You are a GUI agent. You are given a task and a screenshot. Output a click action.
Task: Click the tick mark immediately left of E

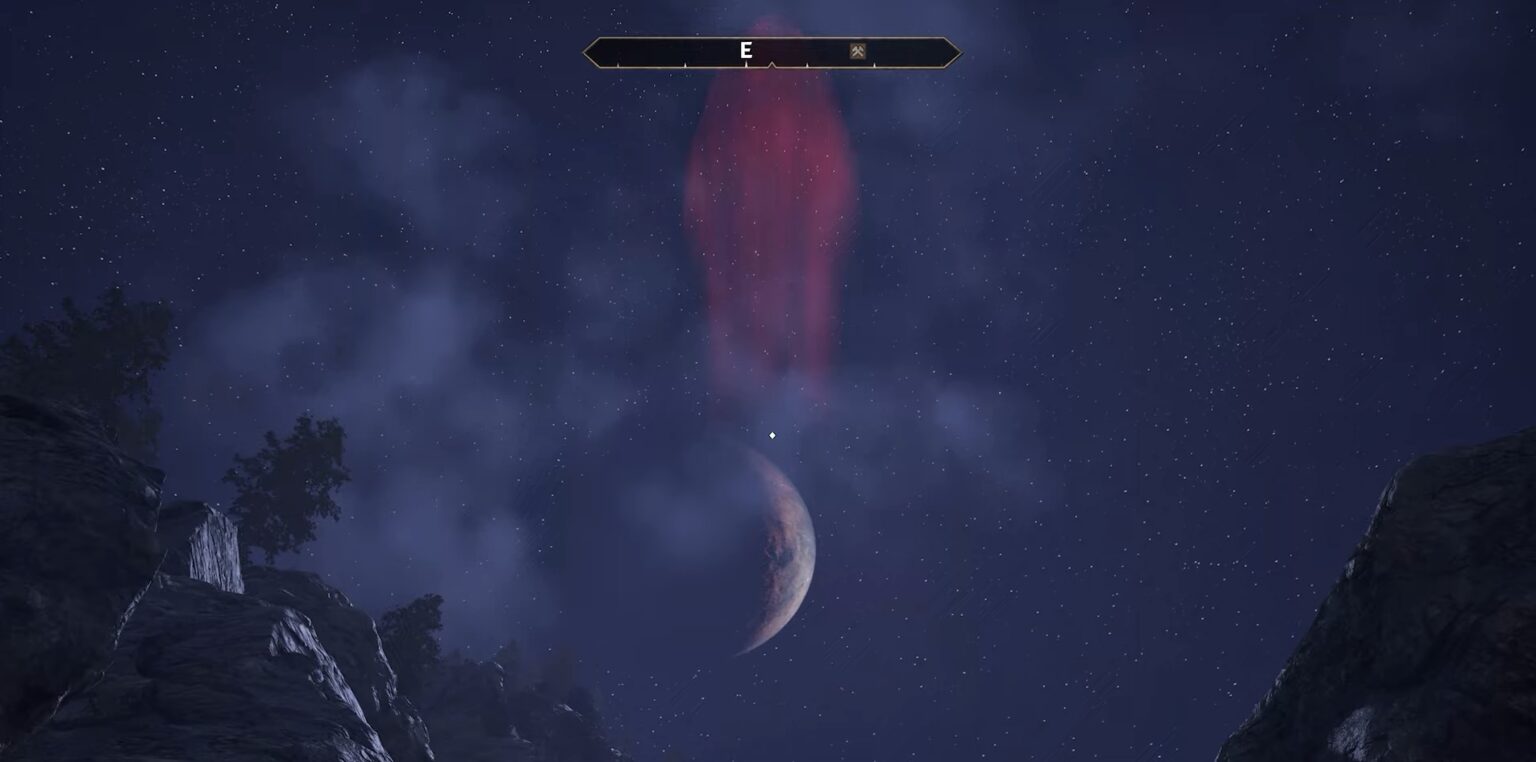(685, 64)
